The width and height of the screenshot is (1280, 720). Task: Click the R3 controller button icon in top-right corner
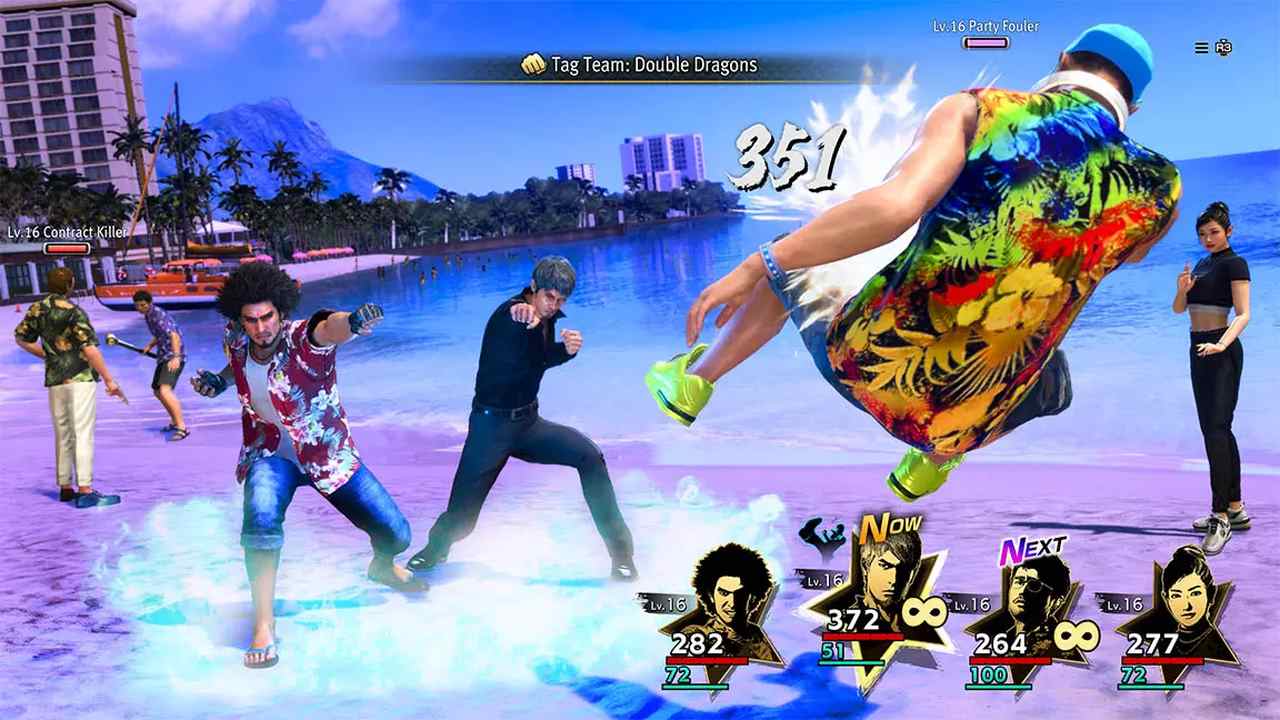(x=1222, y=47)
